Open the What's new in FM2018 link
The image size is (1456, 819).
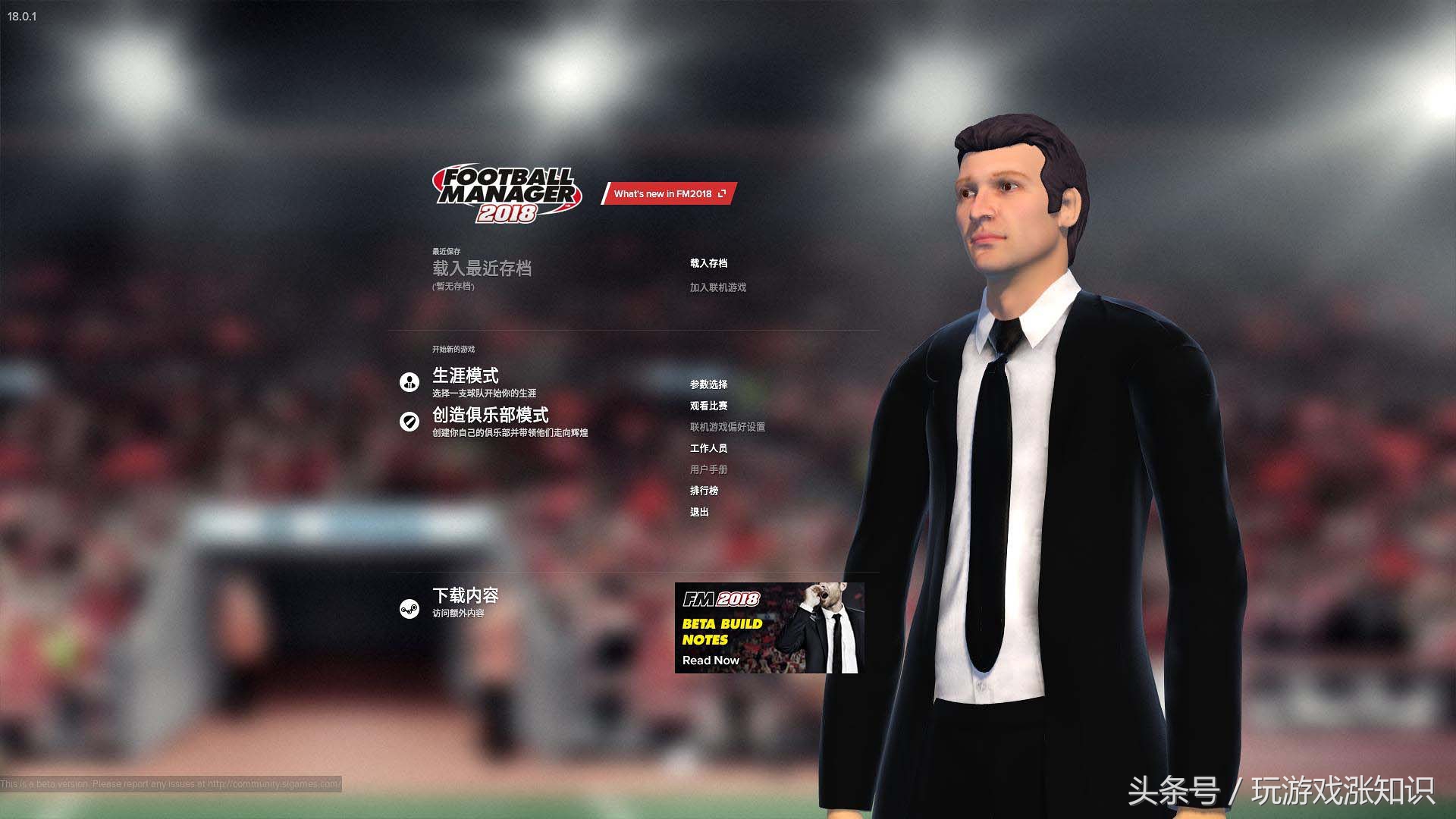[668, 194]
